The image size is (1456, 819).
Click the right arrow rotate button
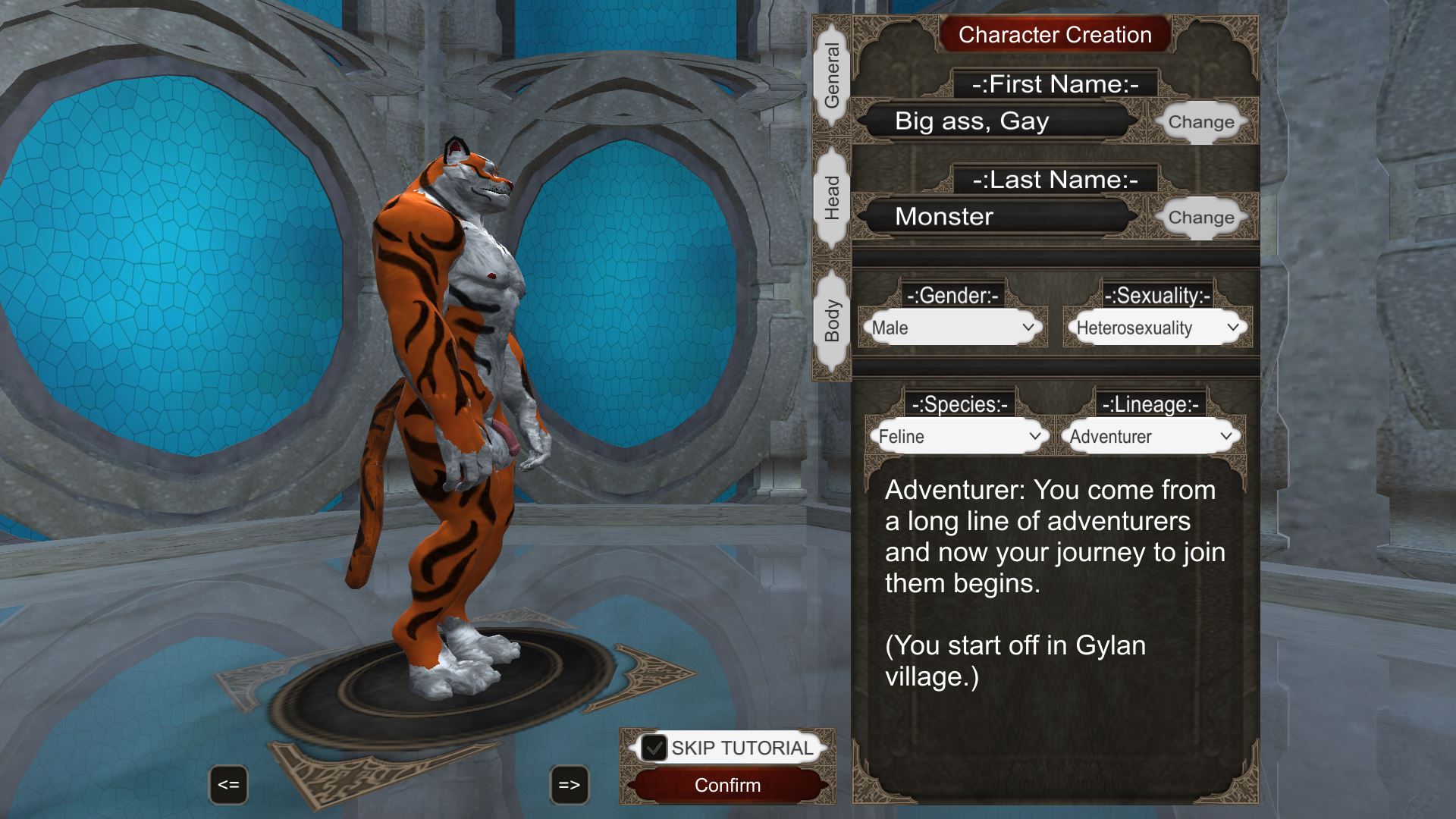[x=569, y=785]
